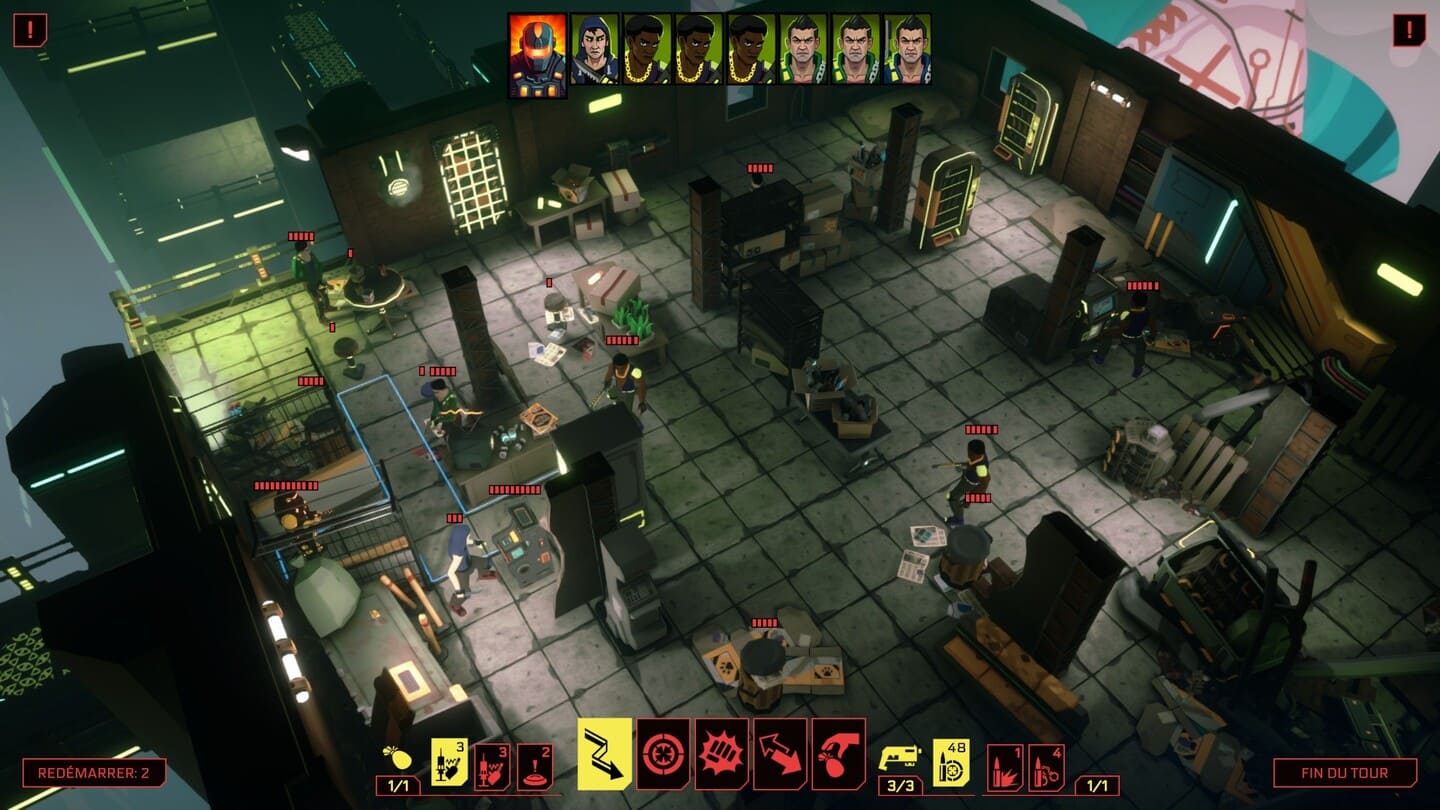Select the yellow syringe item
This screenshot has height=810, width=1440.
449,762
